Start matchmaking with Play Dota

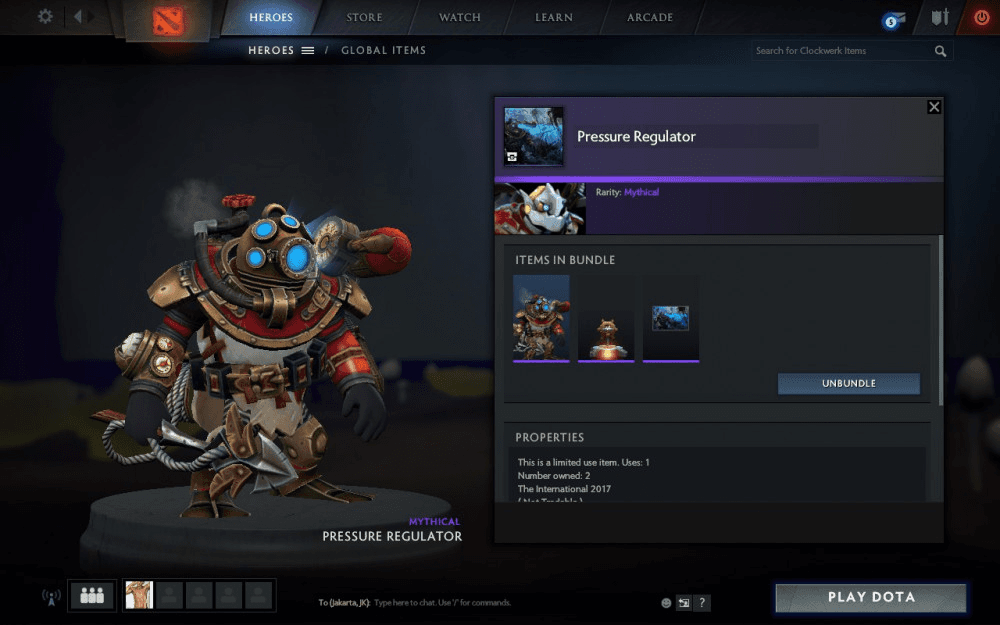tap(870, 597)
